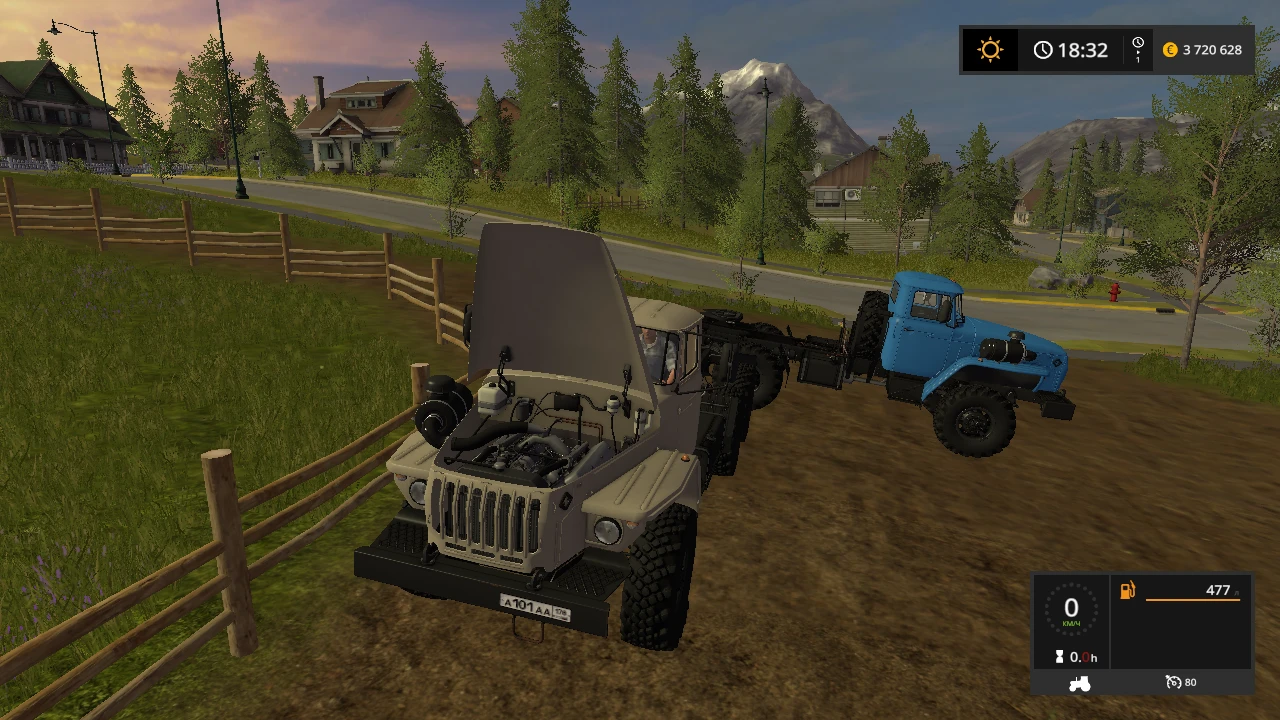The height and width of the screenshot is (720, 1280).
Task: Toggle the fuel amount reading 477
Action: (1217, 590)
